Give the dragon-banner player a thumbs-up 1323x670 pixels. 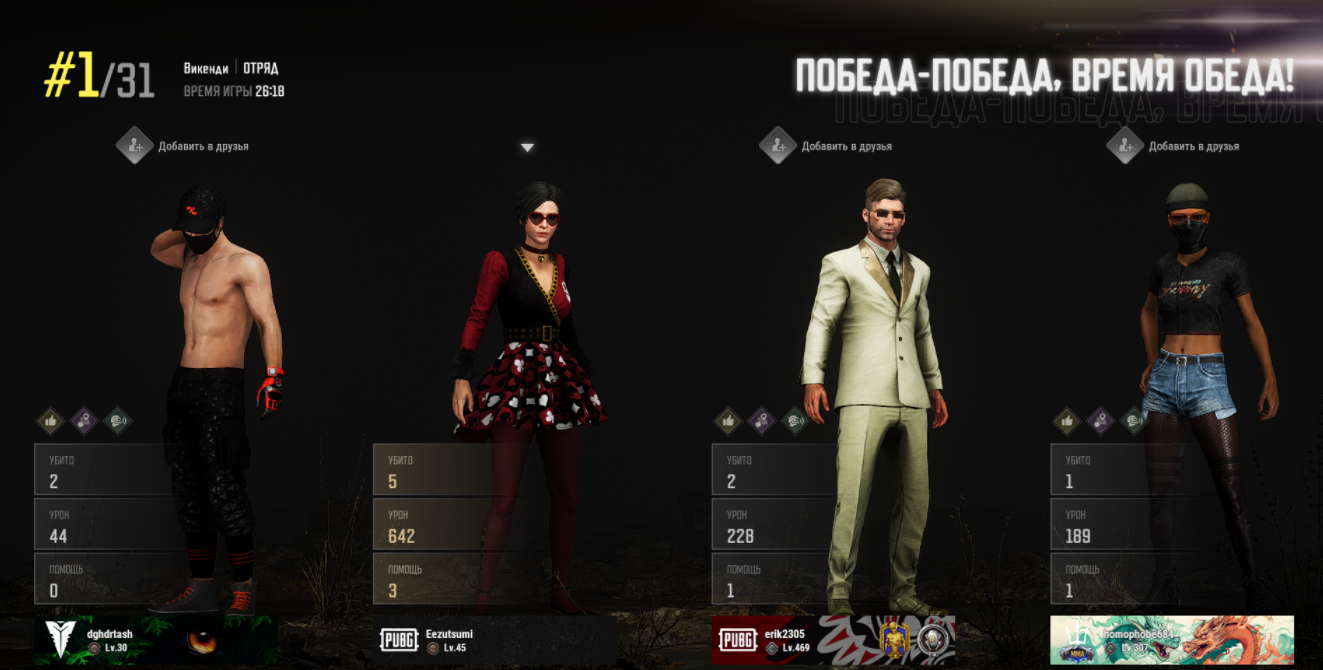1067,421
